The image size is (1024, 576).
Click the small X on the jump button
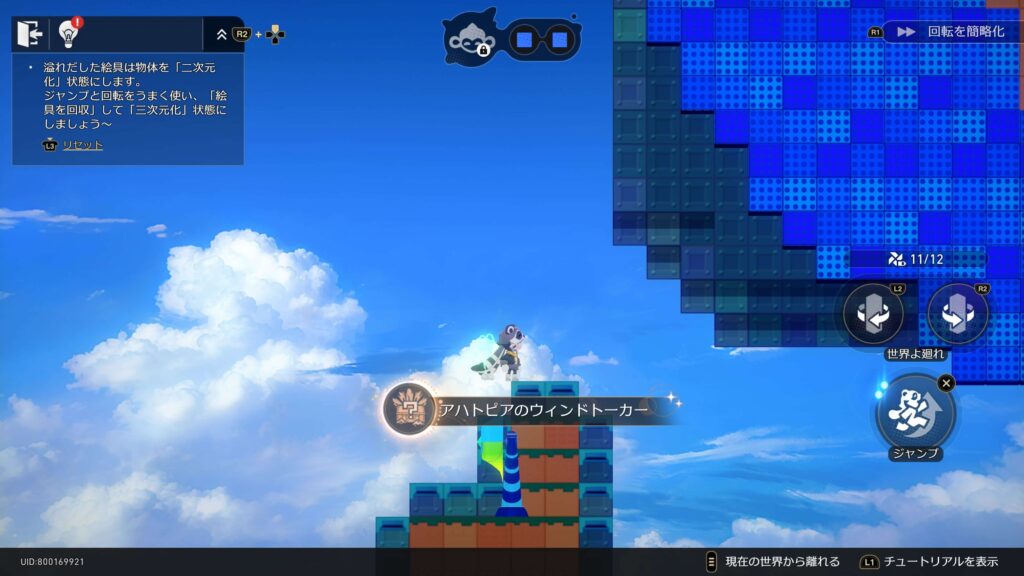[x=946, y=382]
